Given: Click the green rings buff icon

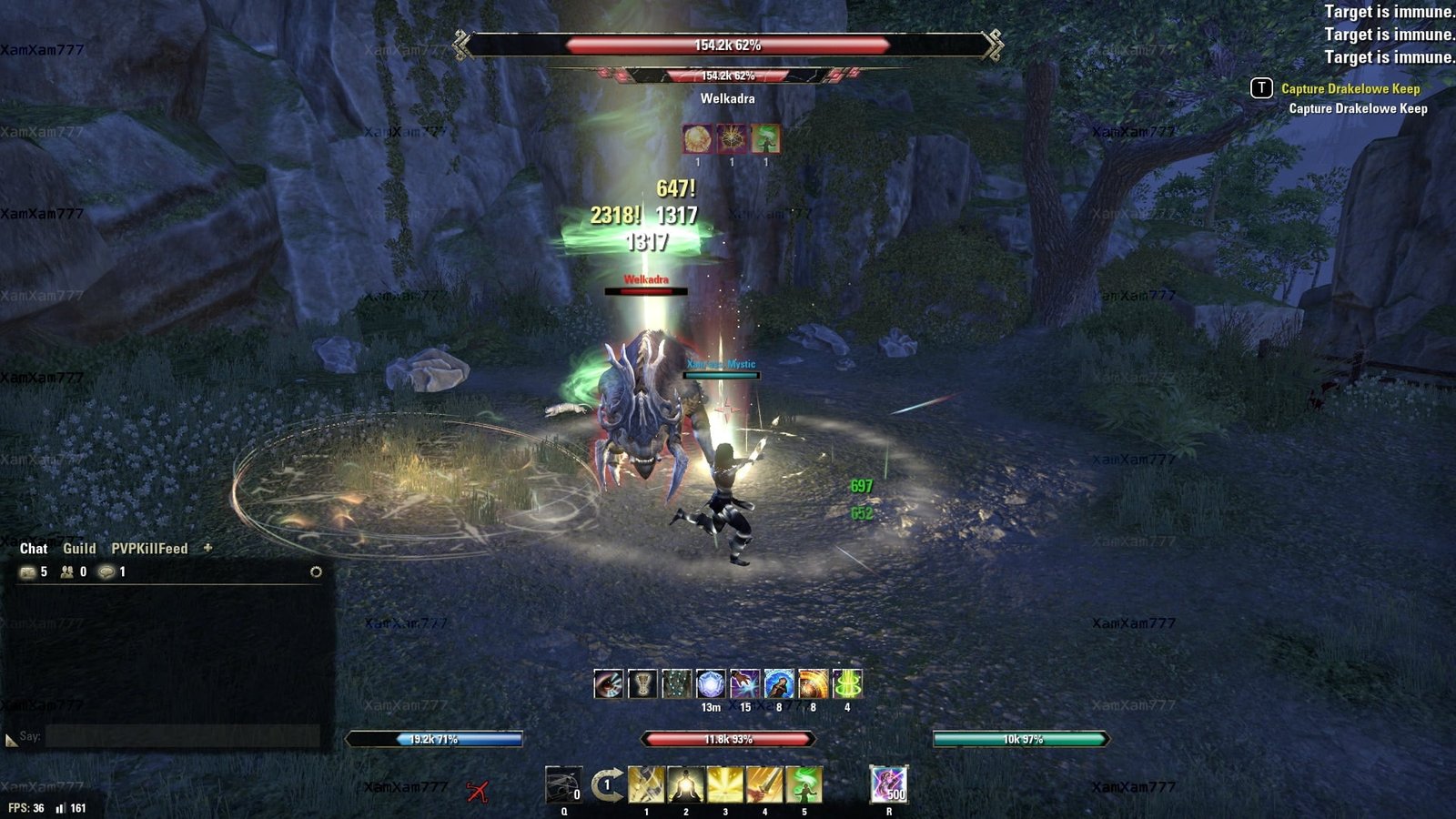Looking at the screenshot, I should click(x=847, y=683).
